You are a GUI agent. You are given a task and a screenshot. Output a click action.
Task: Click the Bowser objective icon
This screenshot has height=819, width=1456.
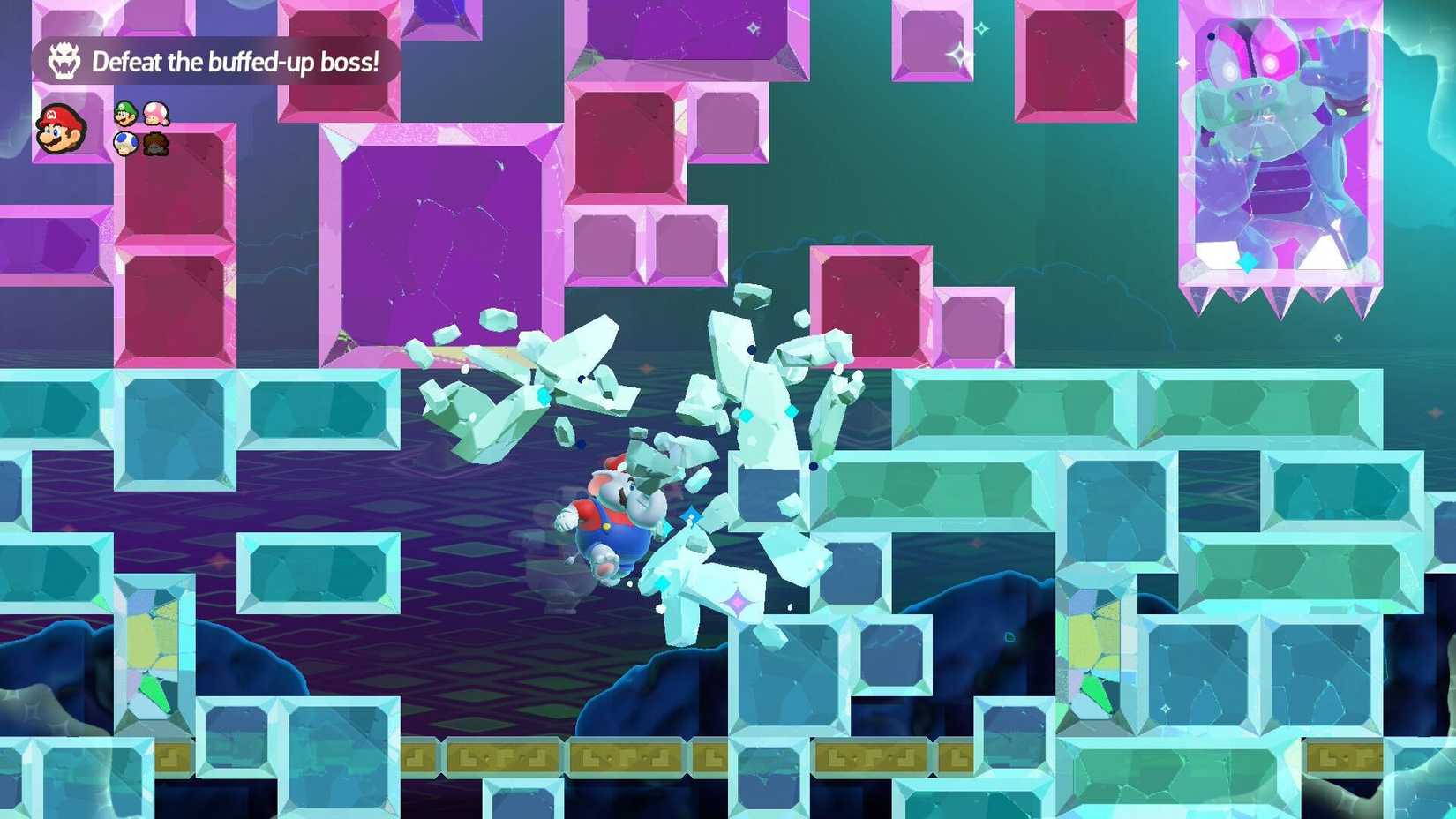click(x=64, y=62)
